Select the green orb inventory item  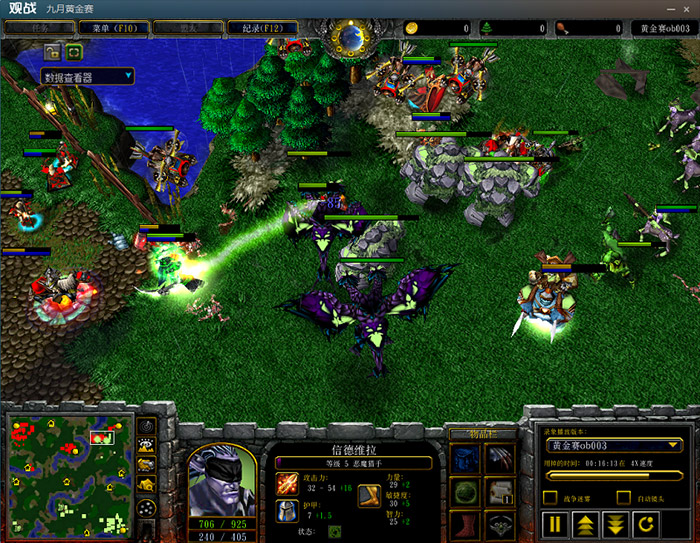[465, 492]
